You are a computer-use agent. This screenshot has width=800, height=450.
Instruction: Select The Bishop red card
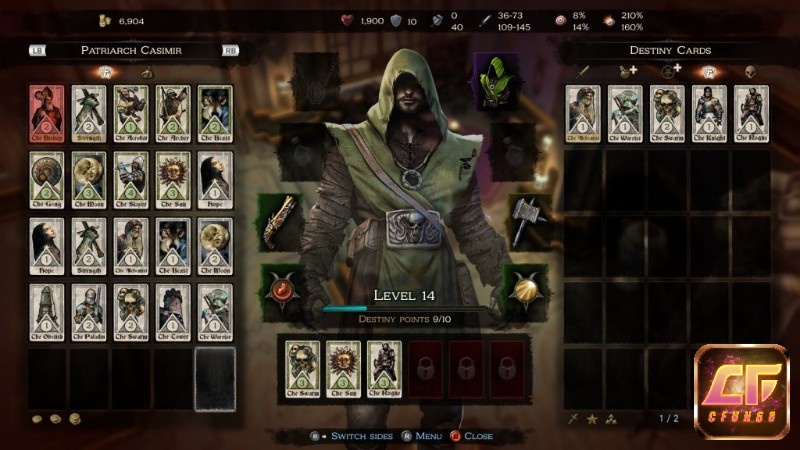coord(47,110)
